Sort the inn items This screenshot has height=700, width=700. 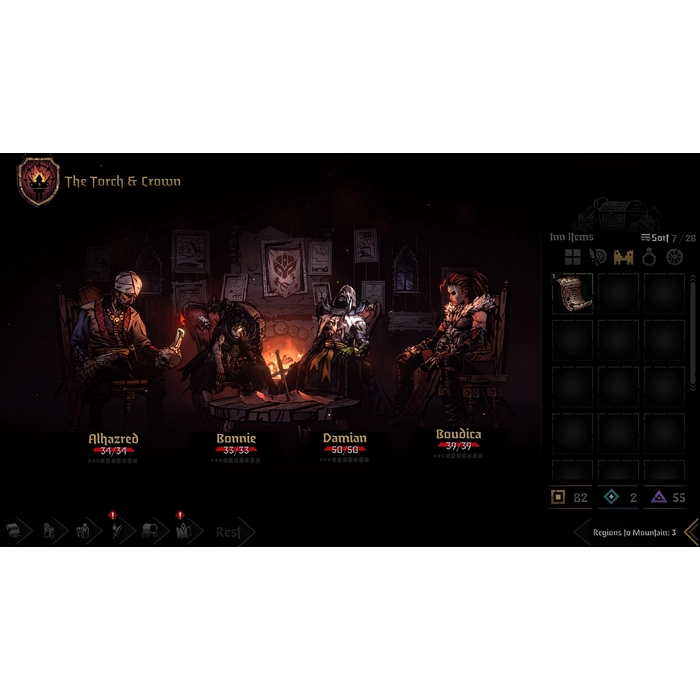655,238
